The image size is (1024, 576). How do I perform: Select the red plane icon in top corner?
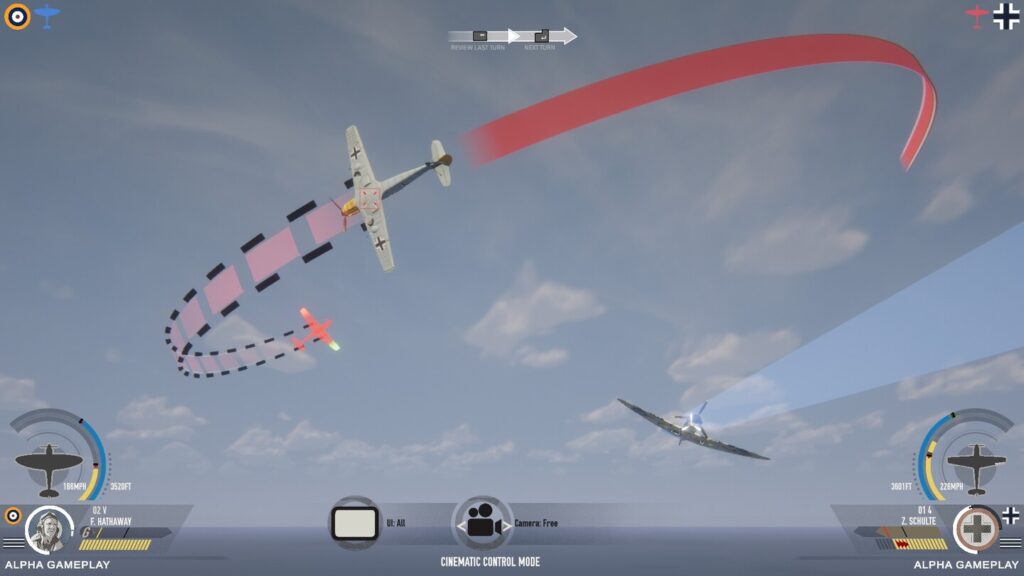coord(976,15)
